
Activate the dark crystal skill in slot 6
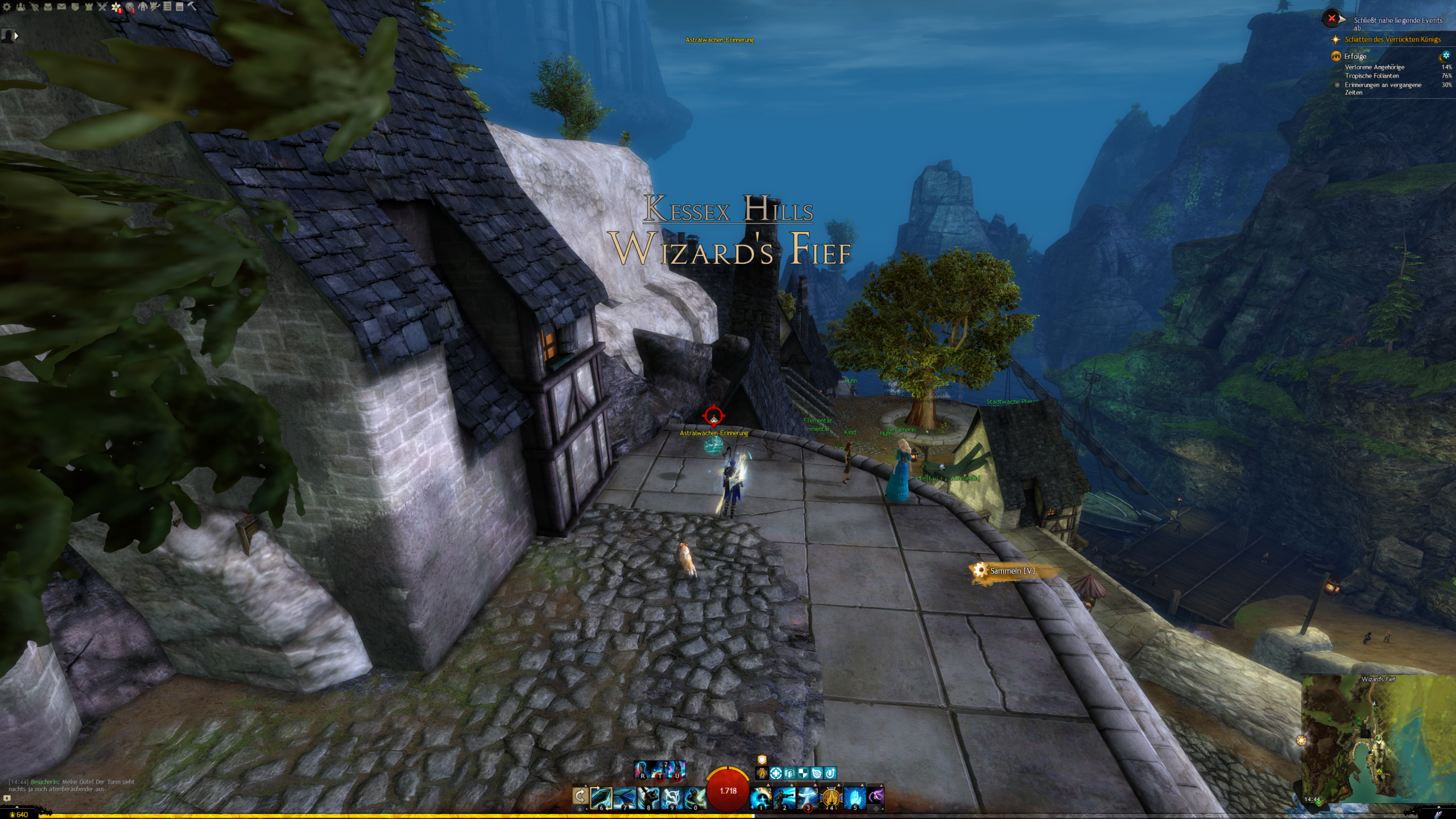click(601, 798)
